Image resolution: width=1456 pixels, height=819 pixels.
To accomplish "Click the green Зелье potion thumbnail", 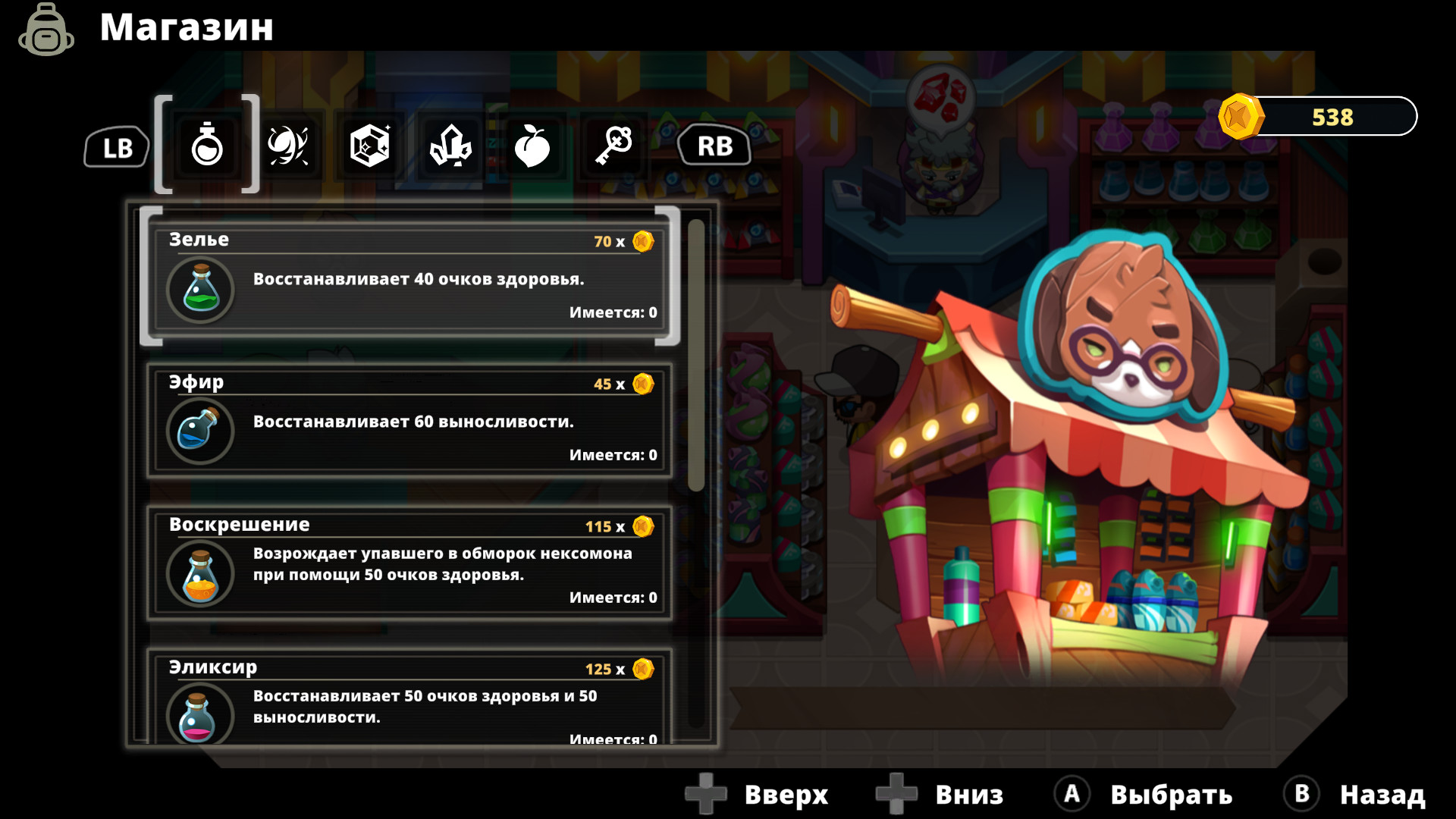I will coord(200,289).
